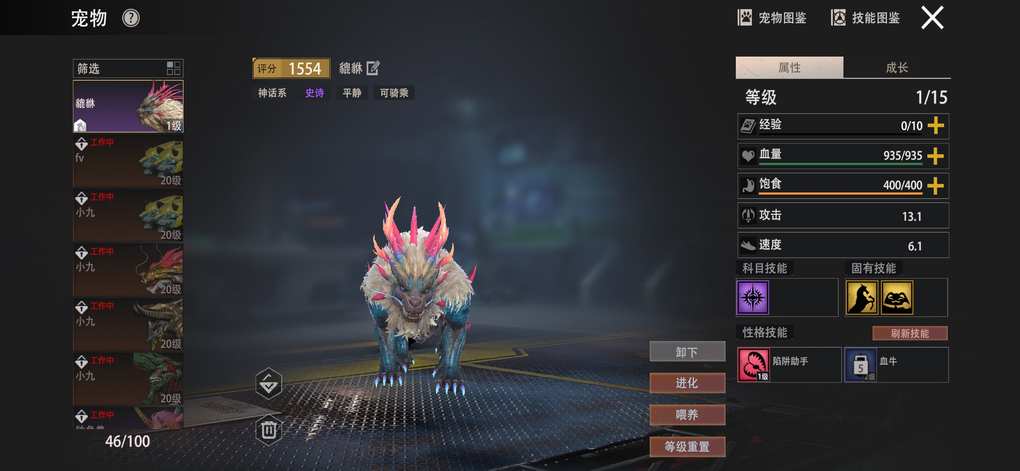The image size is (1020, 471).
Task: View the 血牛 skill slot
Action: click(x=895, y=364)
